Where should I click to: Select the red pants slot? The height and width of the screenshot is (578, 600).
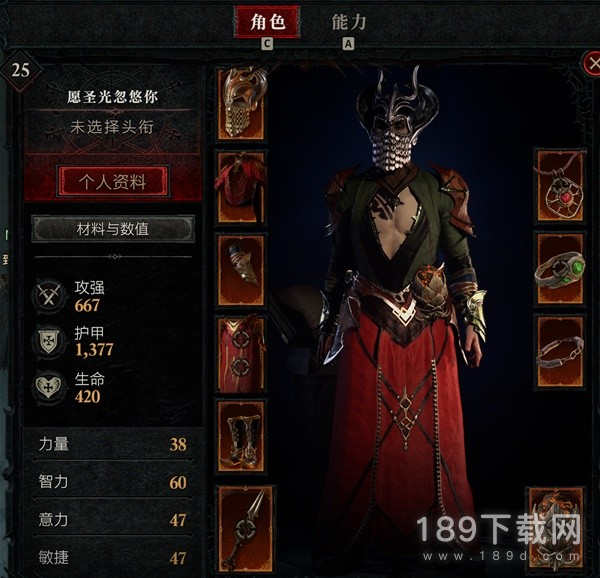[x=241, y=352]
